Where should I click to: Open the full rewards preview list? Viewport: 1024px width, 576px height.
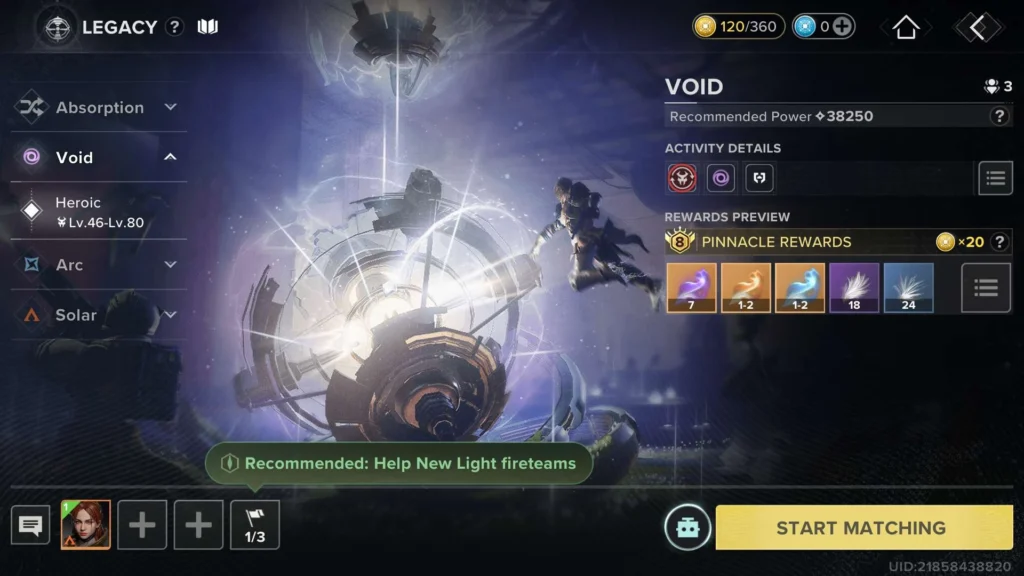pyautogui.click(x=985, y=288)
